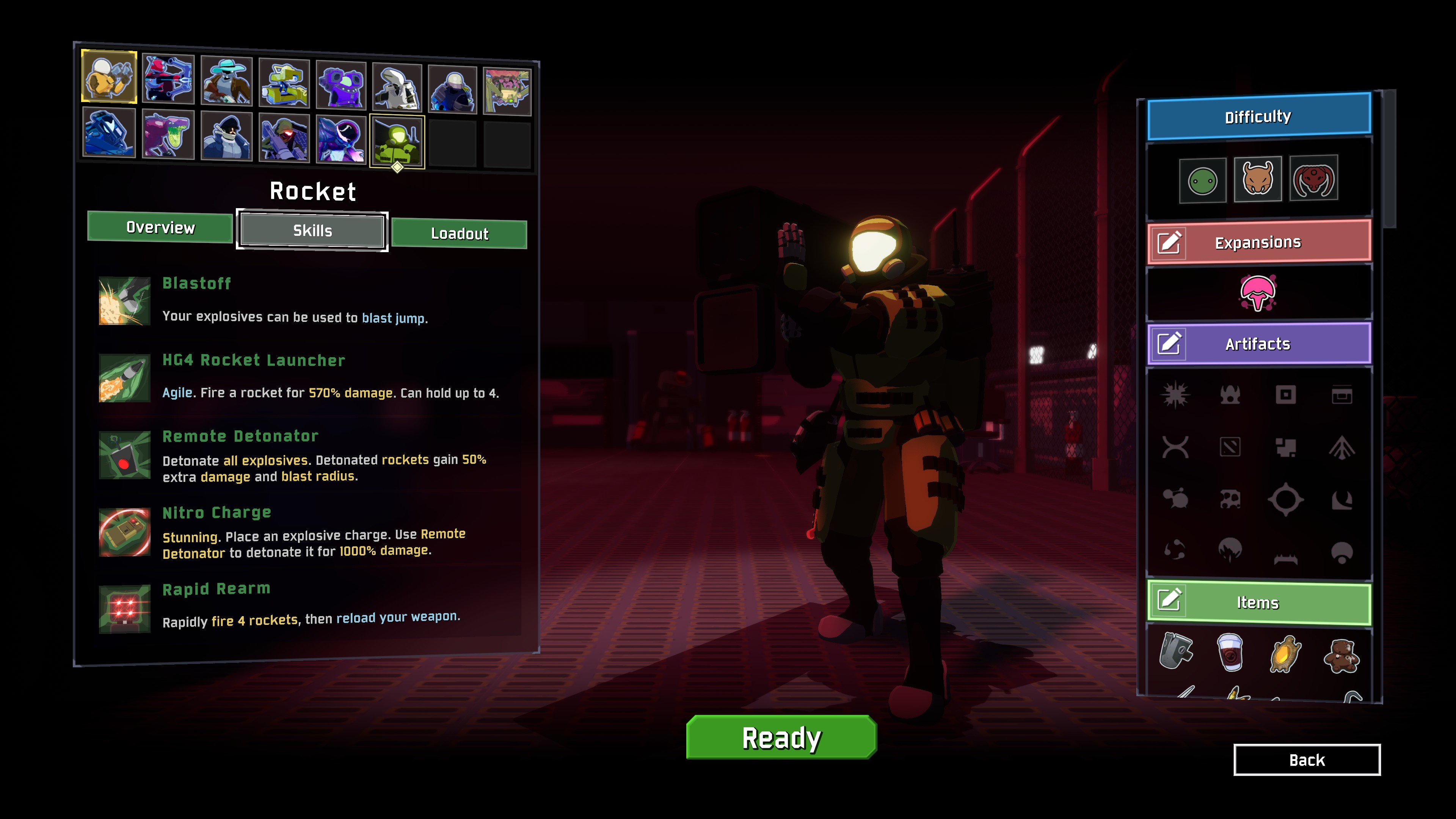Select the Skills tab
The height and width of the screenshot is (819, 1456).
coord(312,231)
